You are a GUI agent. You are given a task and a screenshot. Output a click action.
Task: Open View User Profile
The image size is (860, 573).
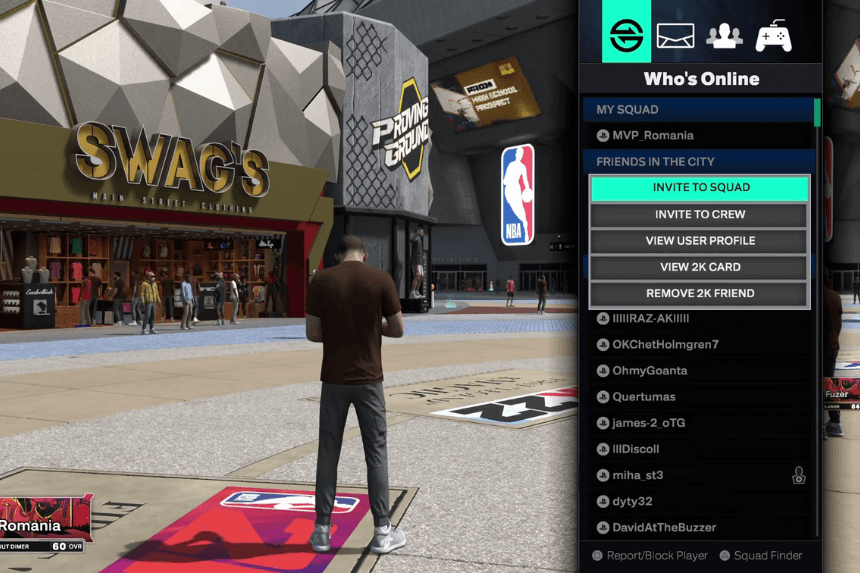[700, 241]
